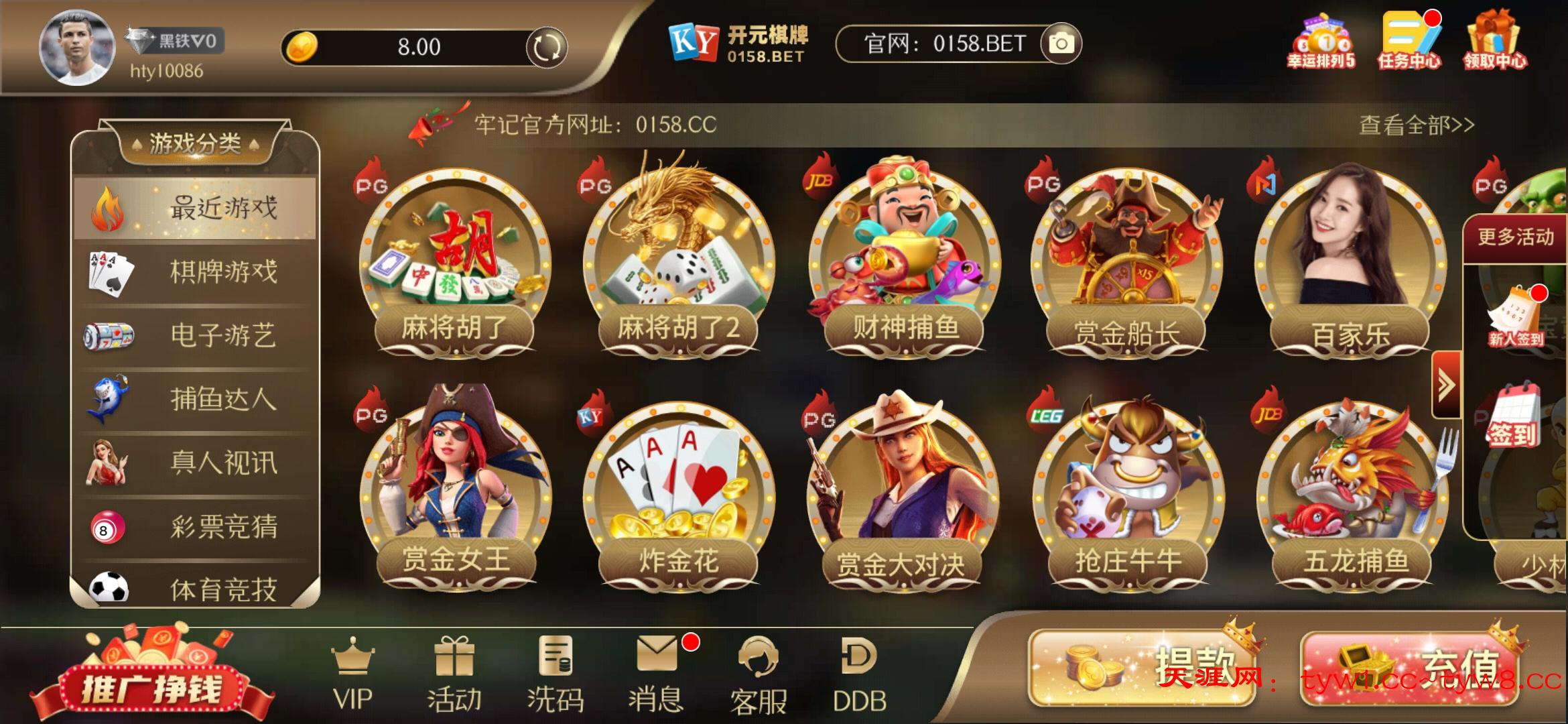Open 消息 messages
The image size is (1568, 724).
(x=656, y=674)
